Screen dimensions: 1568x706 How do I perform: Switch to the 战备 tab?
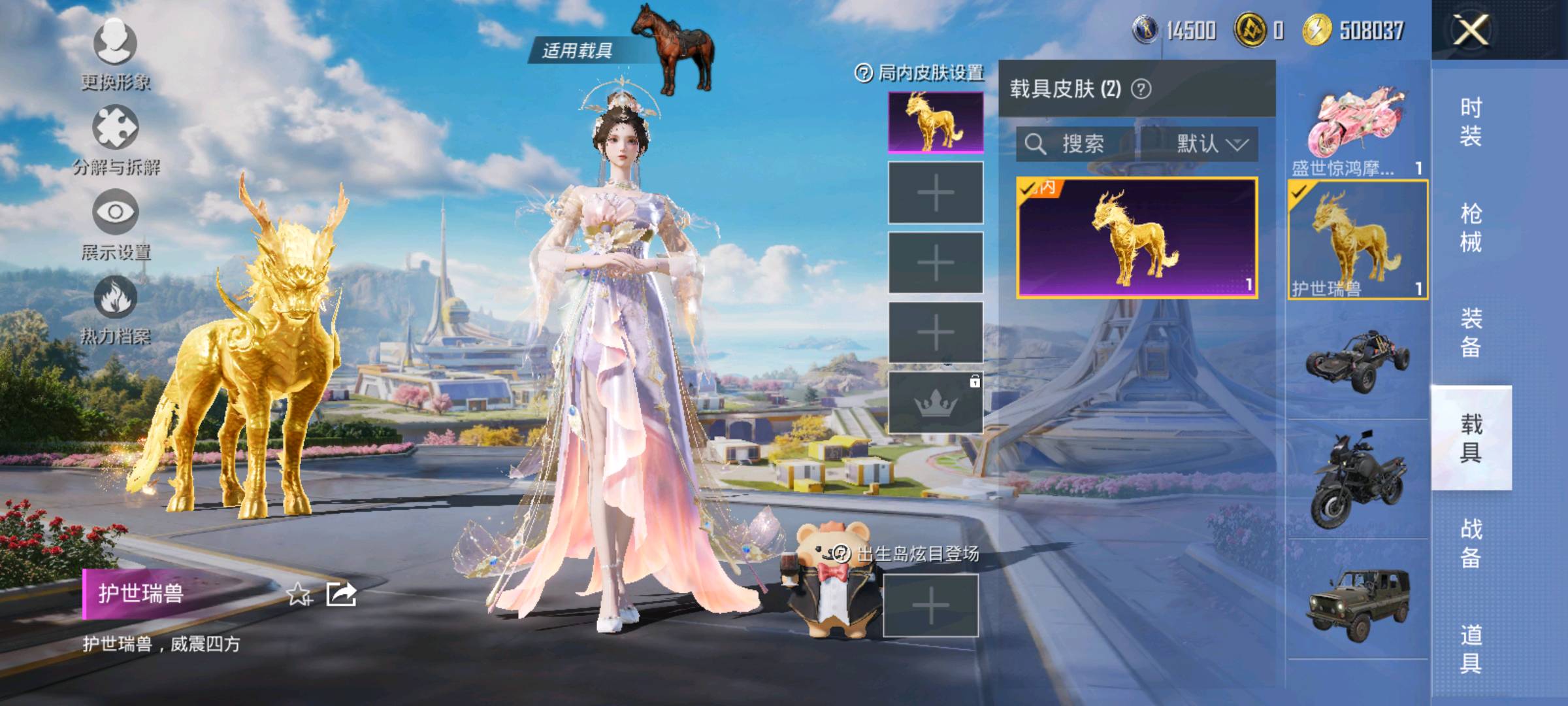click(x=1471, y=543)
